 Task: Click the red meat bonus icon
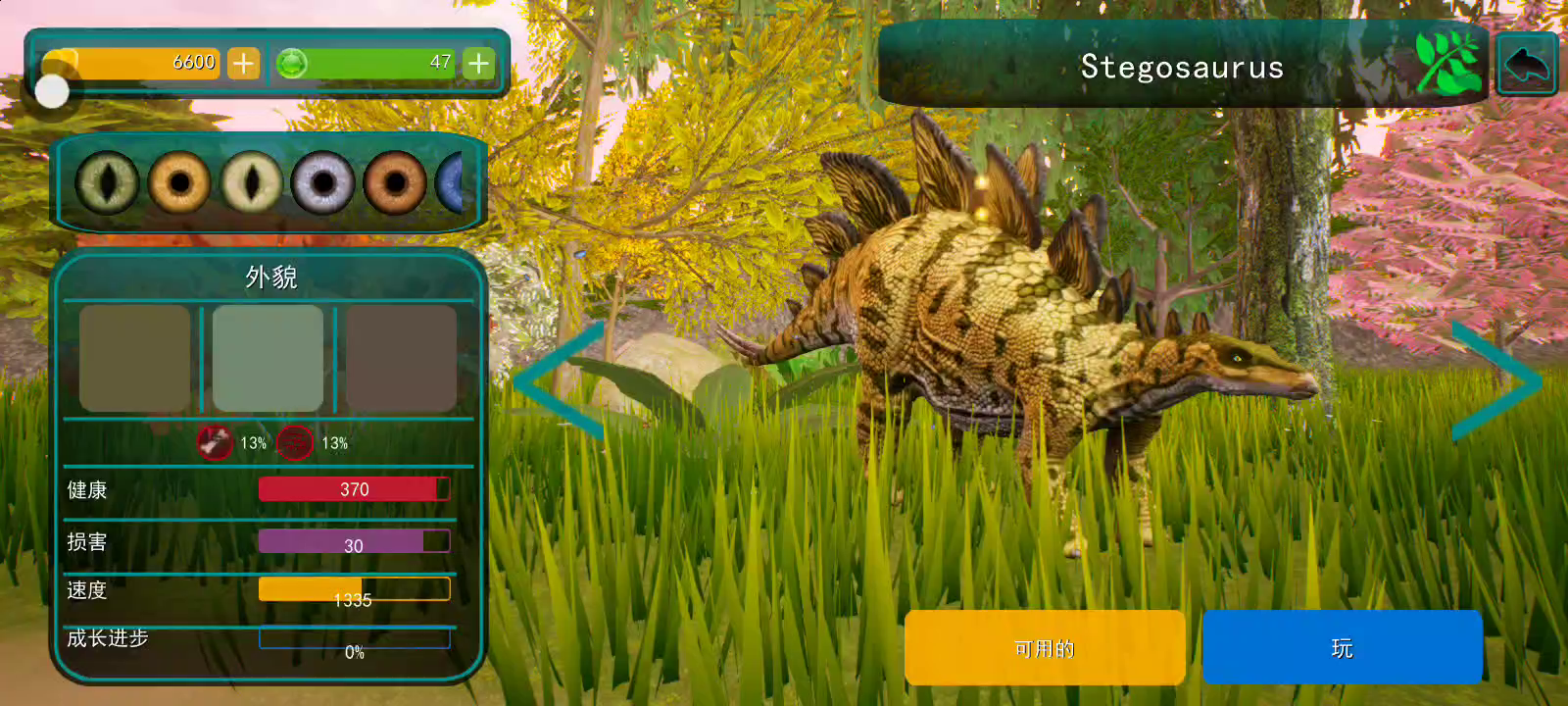coord(214,442)
